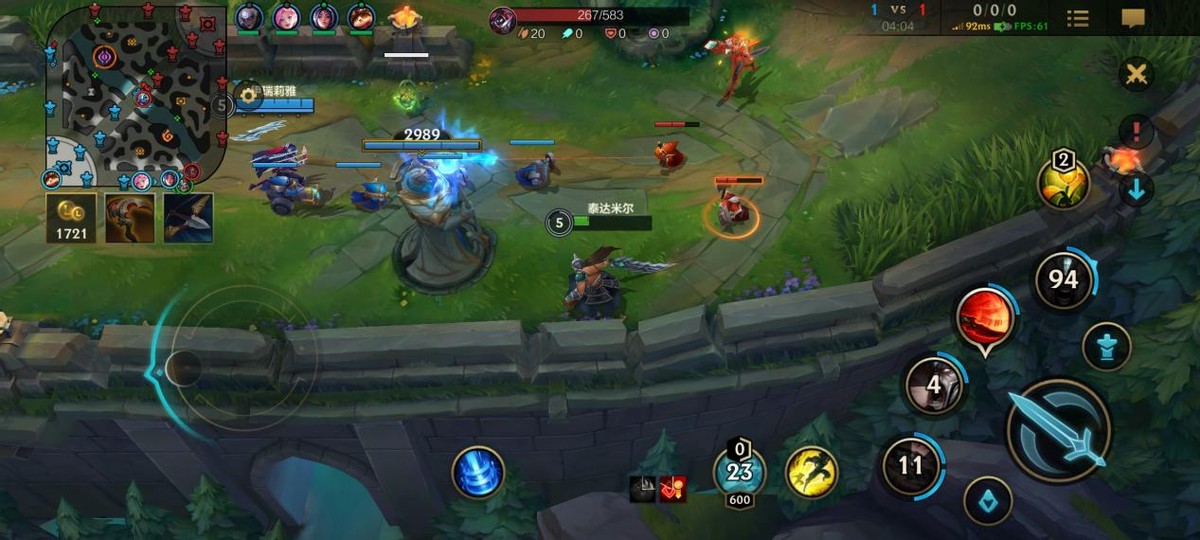The width and height of the screenshot is (1200, 540).
Task: Tap the ability showing 11 second cooldown
Action: 910,465
